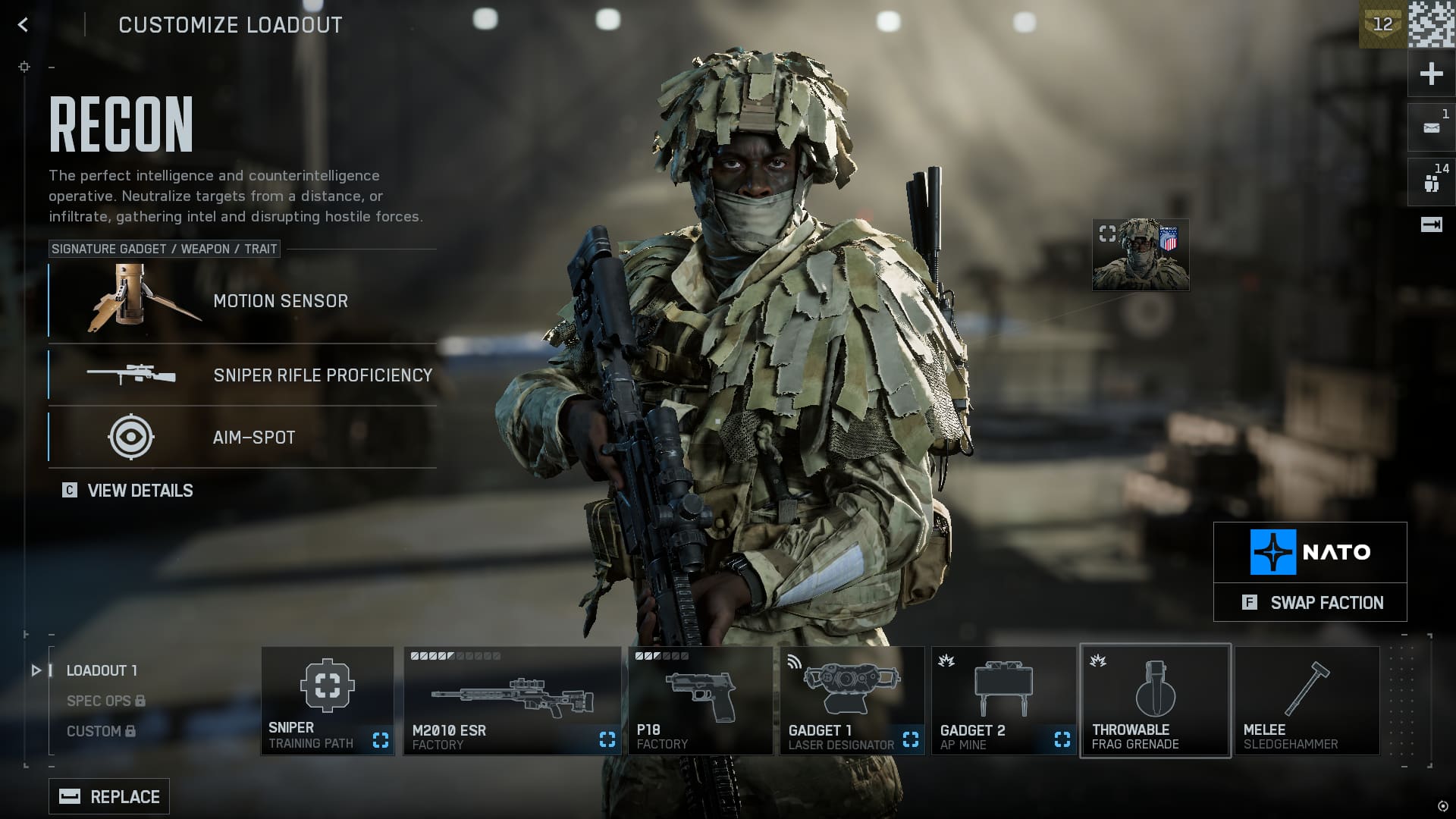This screenshot has width=1456, height=819.
Task: Open VIEW DETAILS for the Recon class
Action: (140, 491)
